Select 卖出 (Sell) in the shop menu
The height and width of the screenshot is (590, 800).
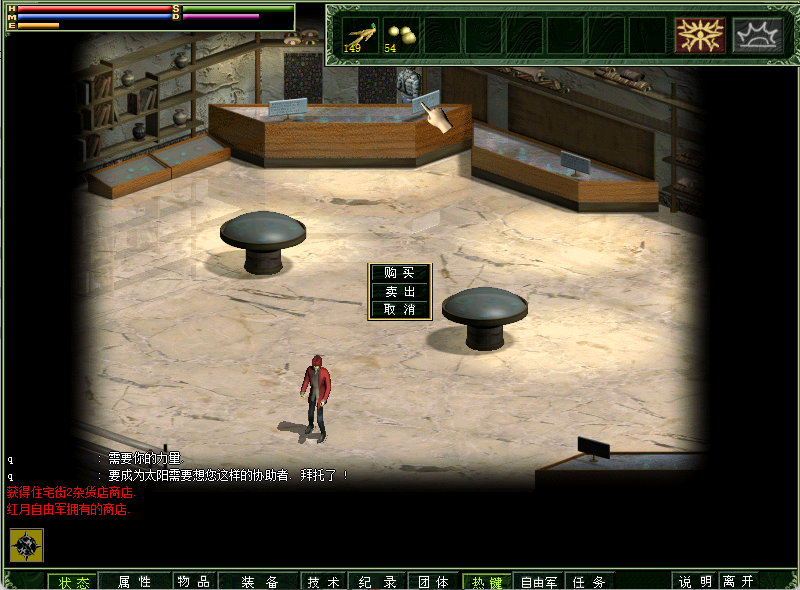tap(400, 291)
